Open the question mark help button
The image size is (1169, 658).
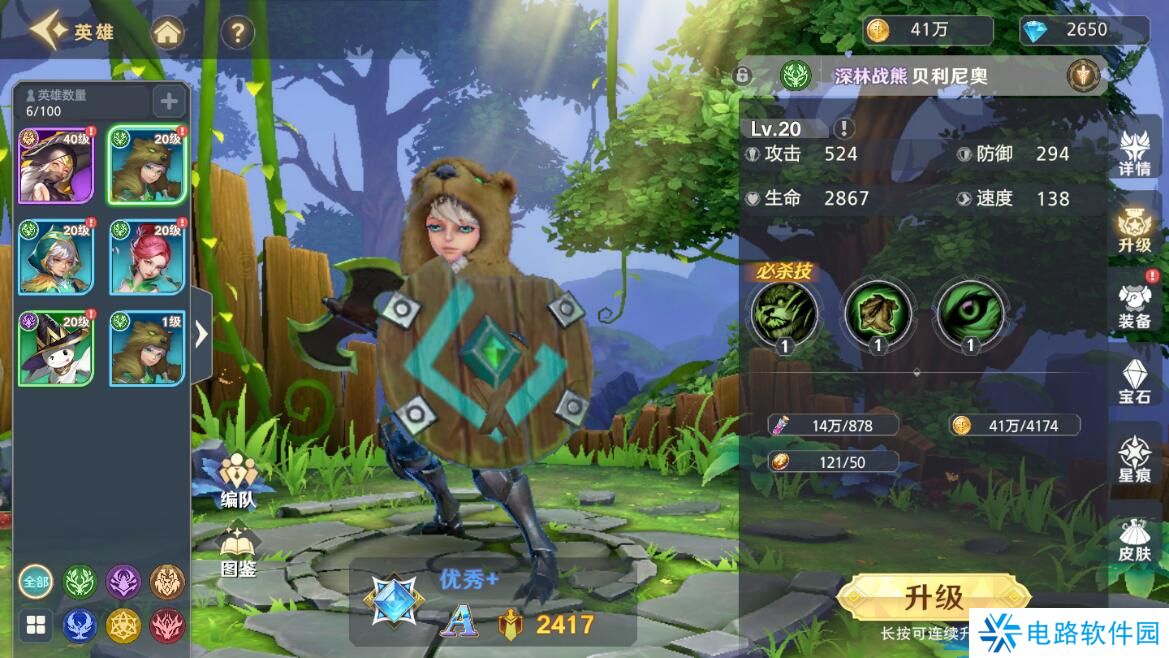click(x=236, y=33)
